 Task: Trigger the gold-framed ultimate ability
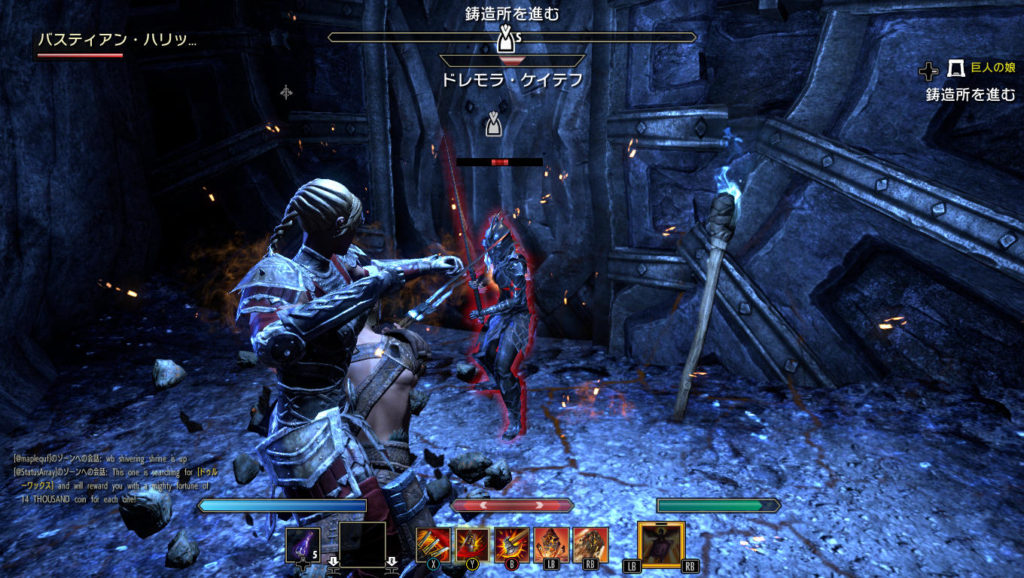(661, 545)
